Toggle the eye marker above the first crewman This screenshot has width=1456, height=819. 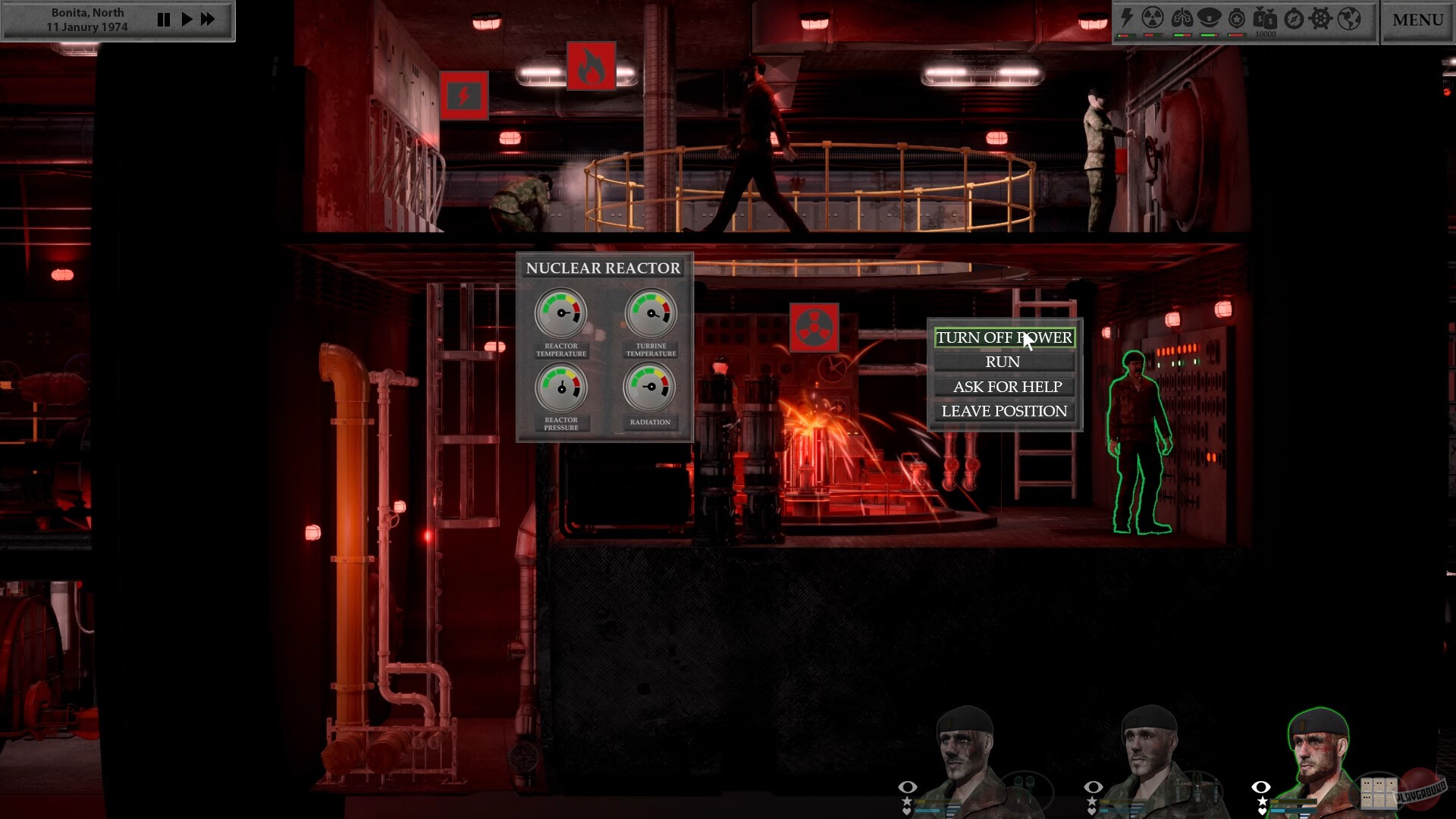click(x=907, y=789)
